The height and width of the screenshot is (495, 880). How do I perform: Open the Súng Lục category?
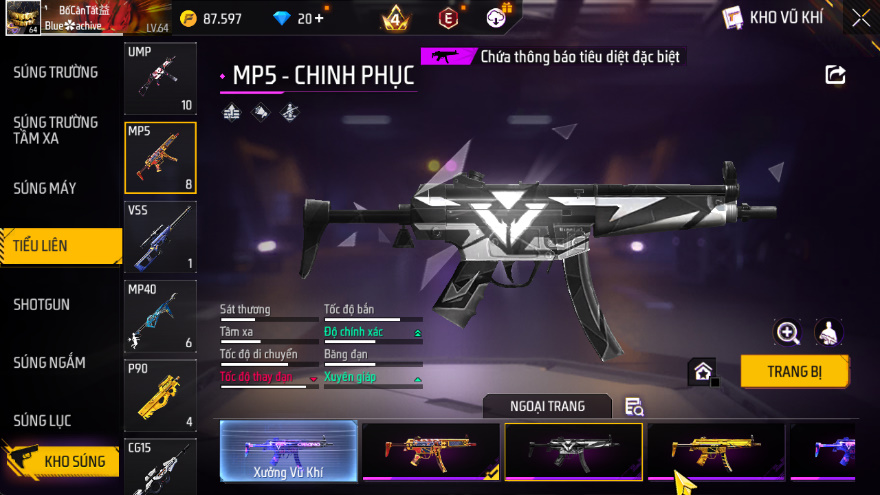42,420
